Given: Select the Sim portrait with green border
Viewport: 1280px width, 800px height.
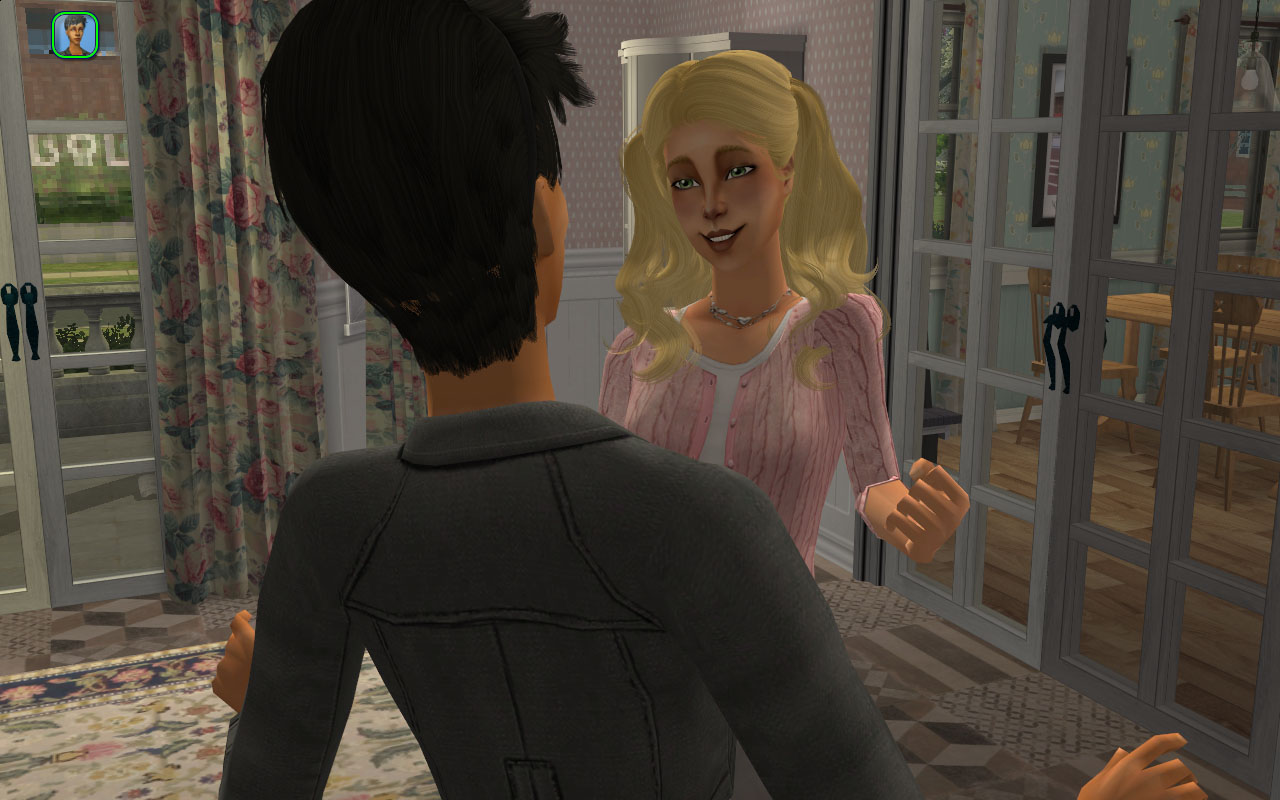Looking at the screenshot, I should [x=75, y=34].
